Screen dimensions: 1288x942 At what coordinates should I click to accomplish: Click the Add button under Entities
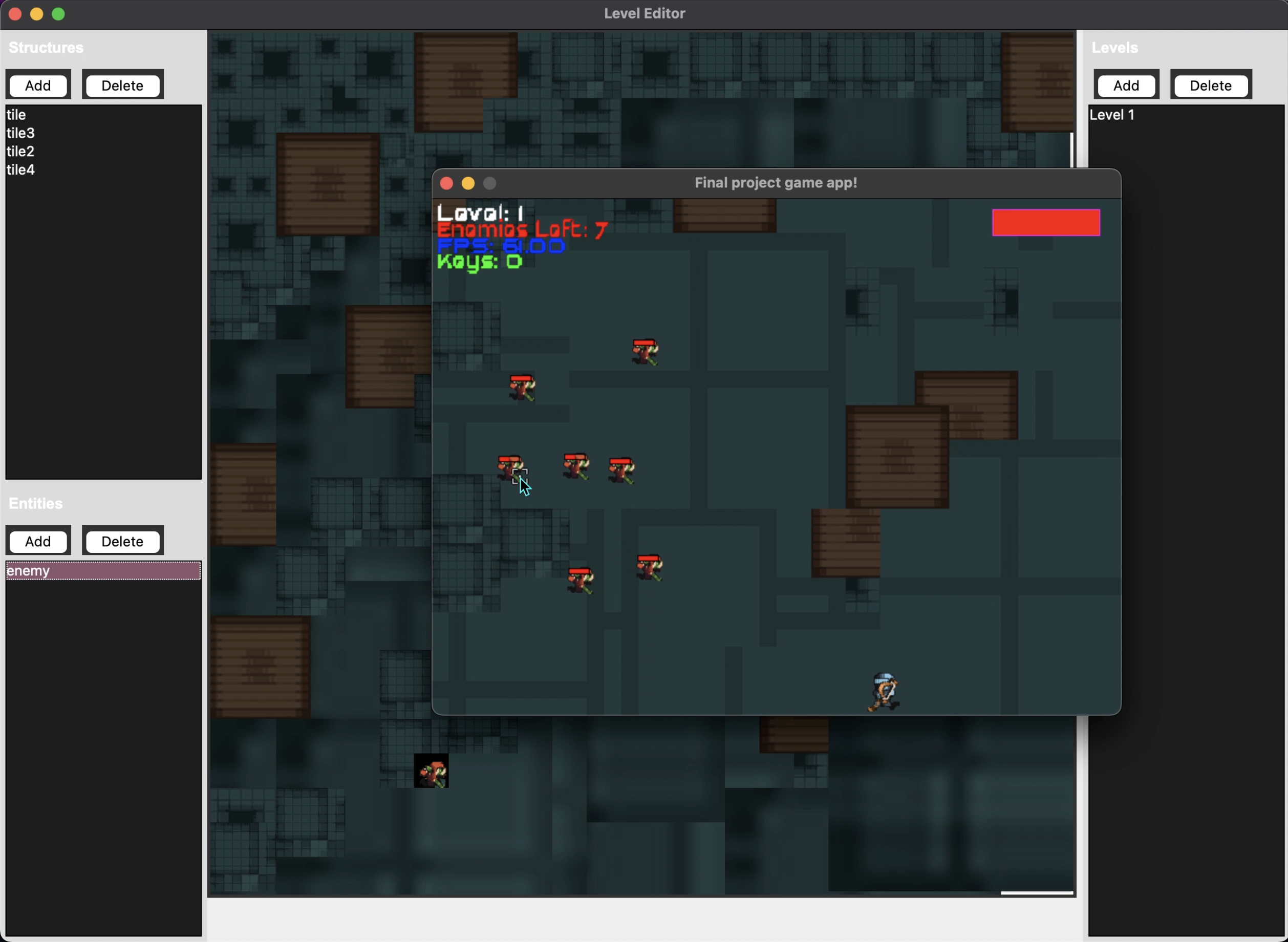38,541
